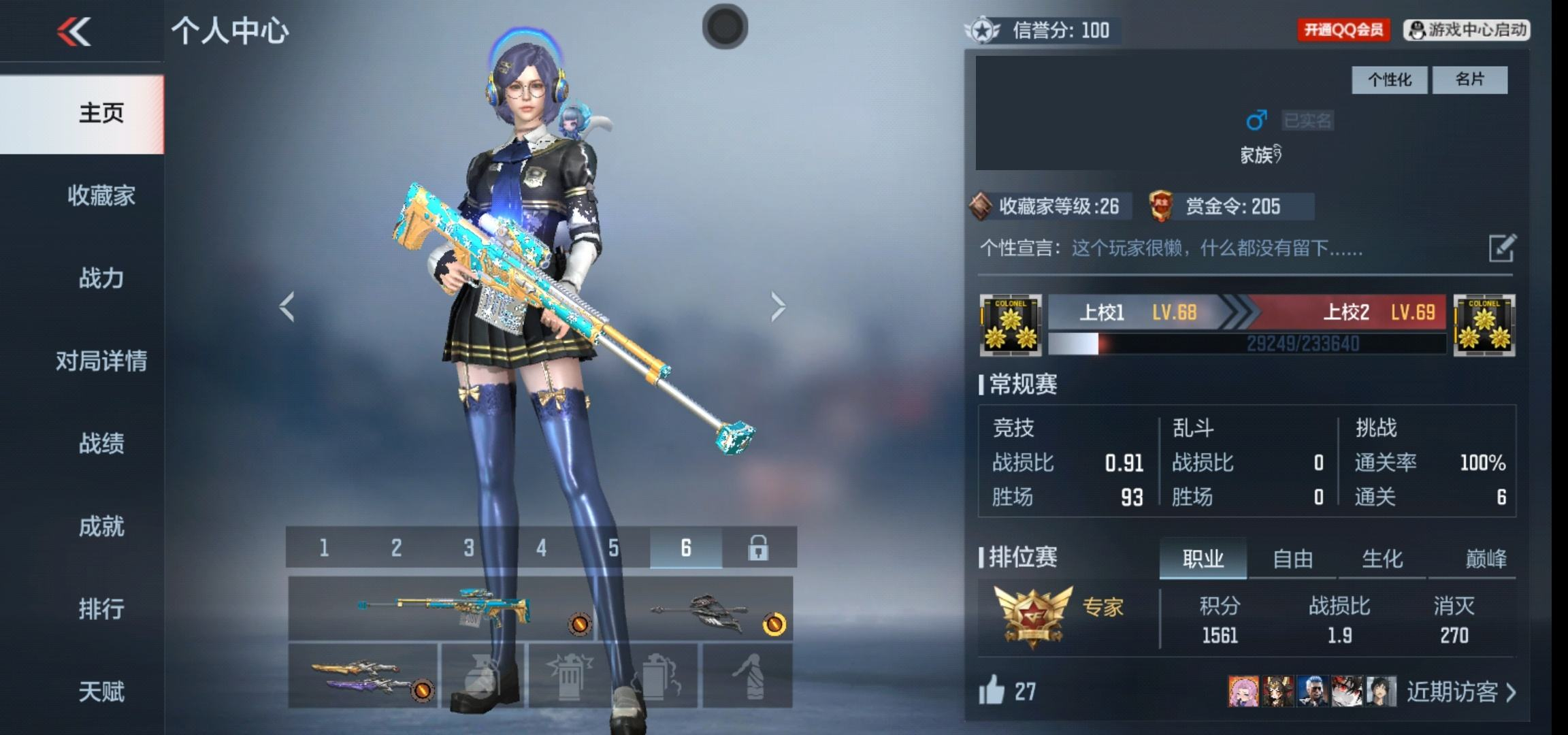Go back using the double-arrow button

pos(73,32)
